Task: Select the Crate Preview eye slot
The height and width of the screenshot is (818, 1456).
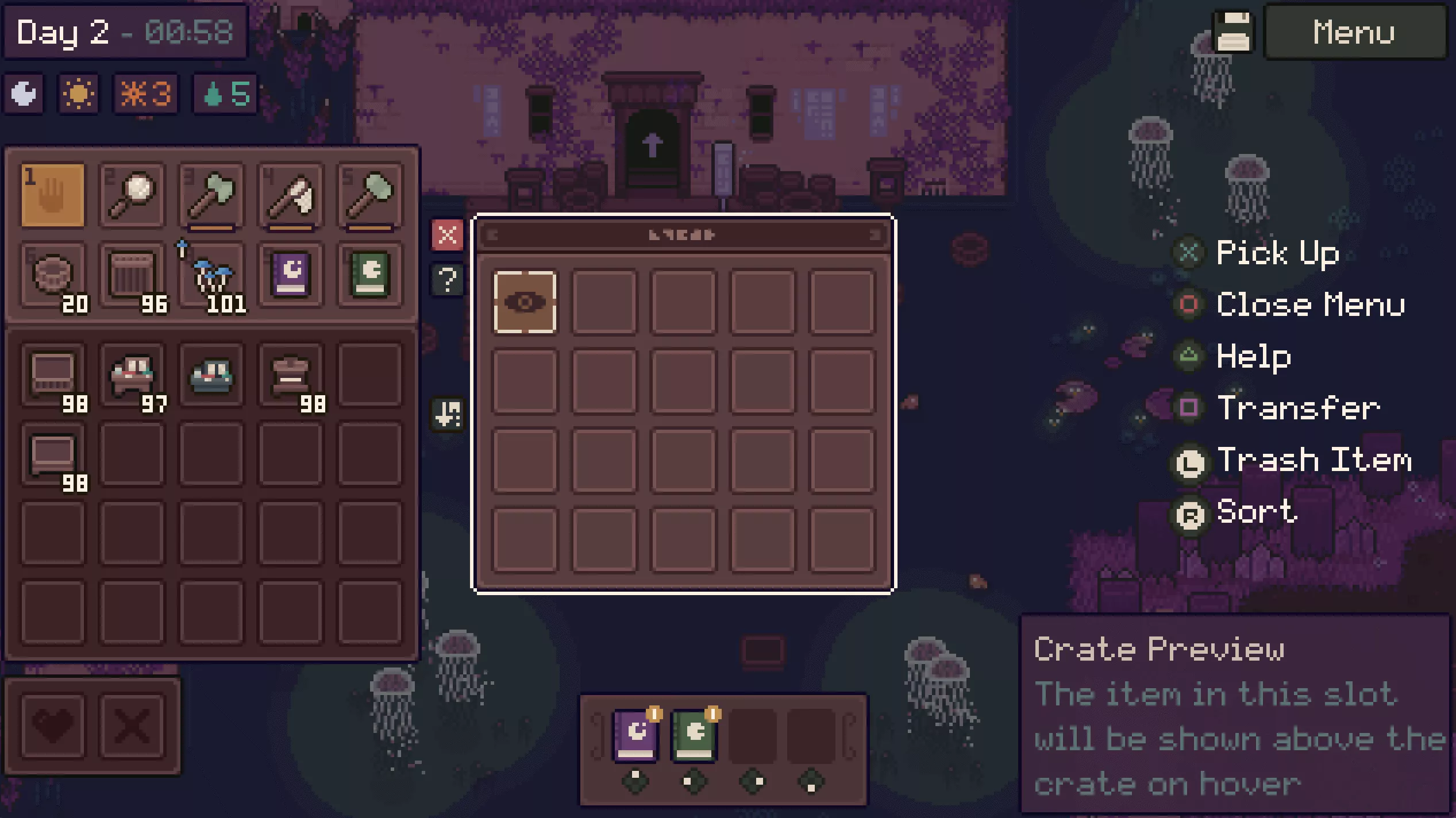Action: point(525,302)
